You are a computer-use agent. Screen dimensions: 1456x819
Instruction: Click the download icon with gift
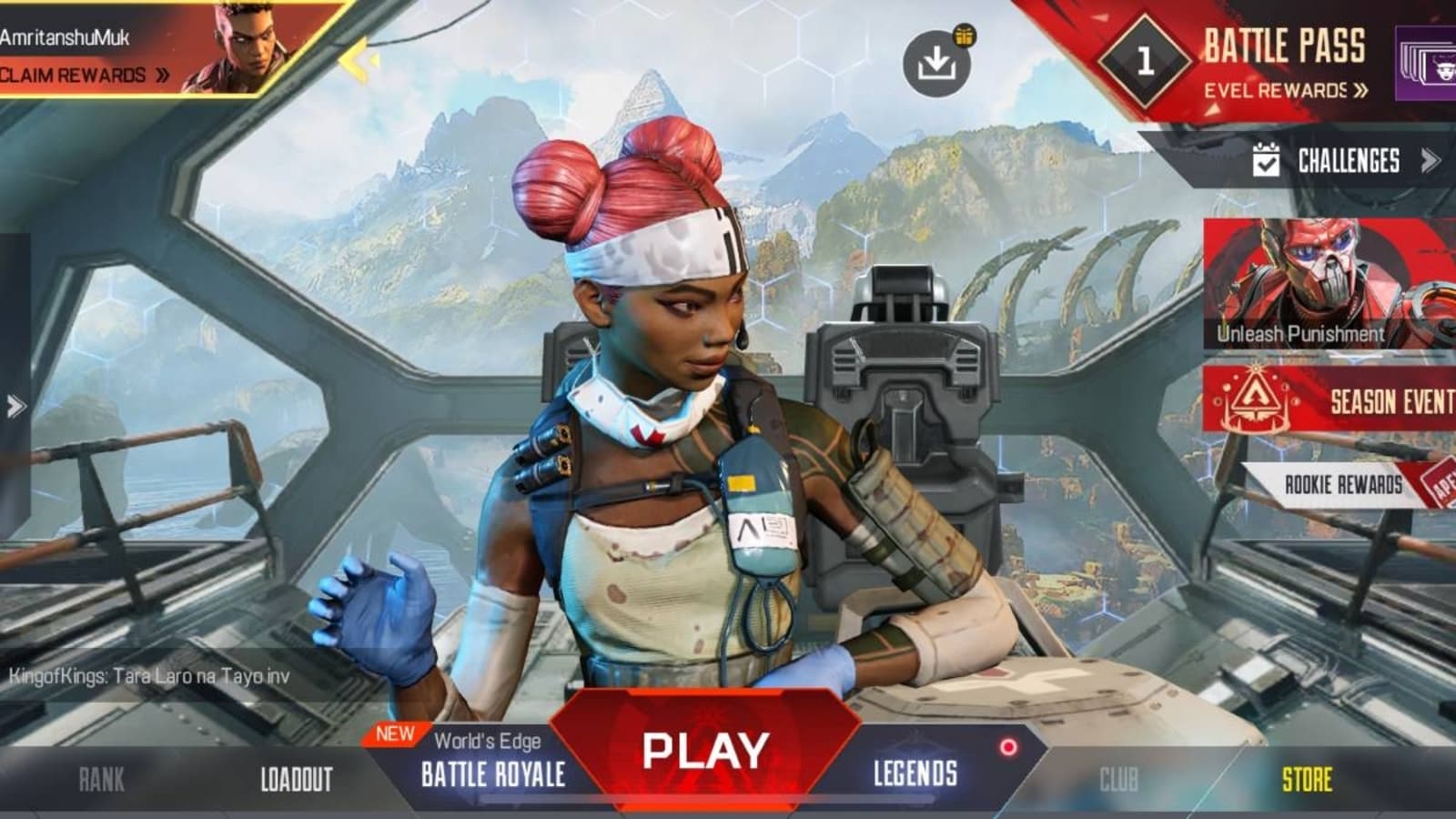click(x=936, y=62)
